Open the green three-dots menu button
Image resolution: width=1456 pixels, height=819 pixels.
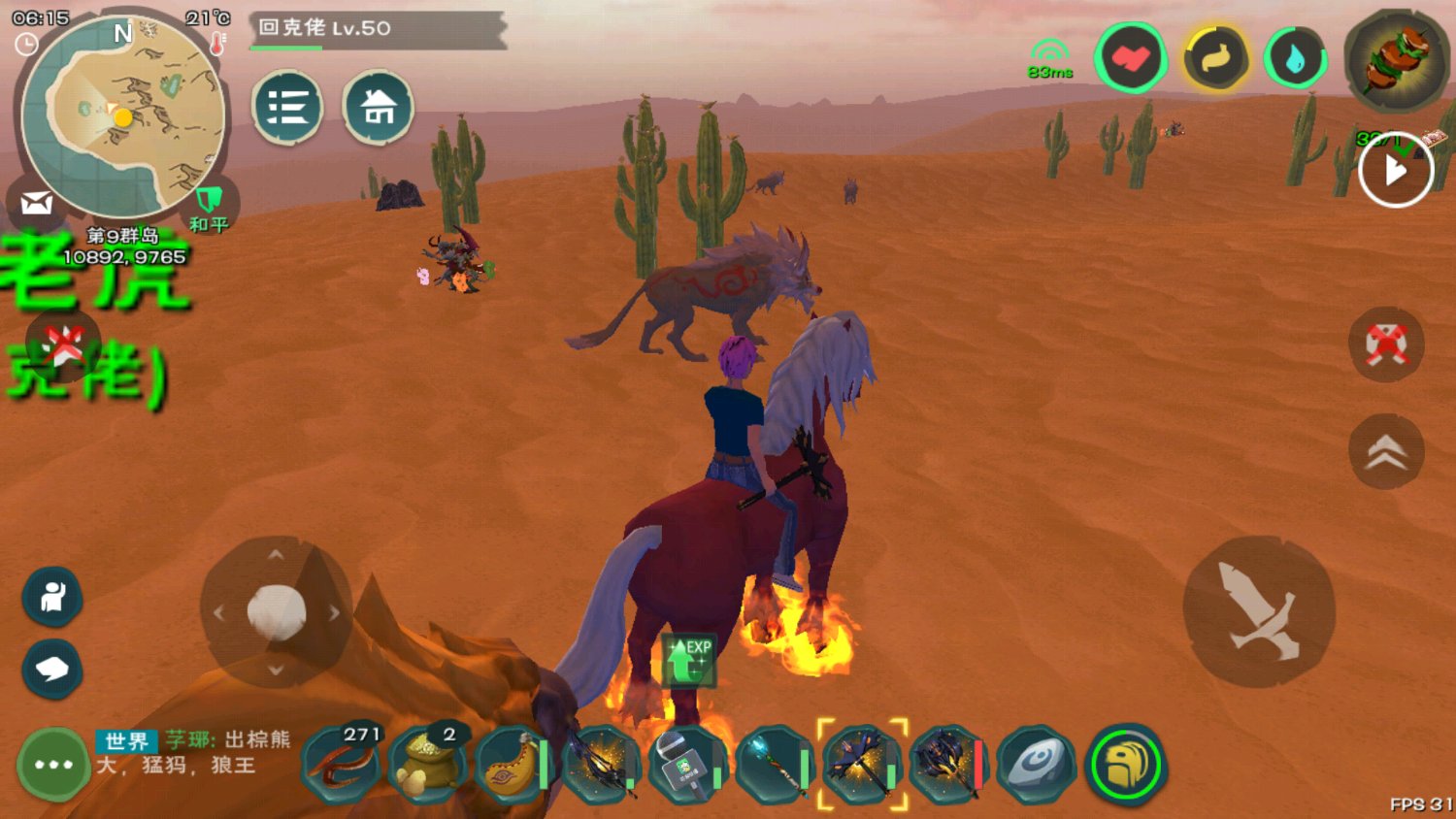pos(53,765)
